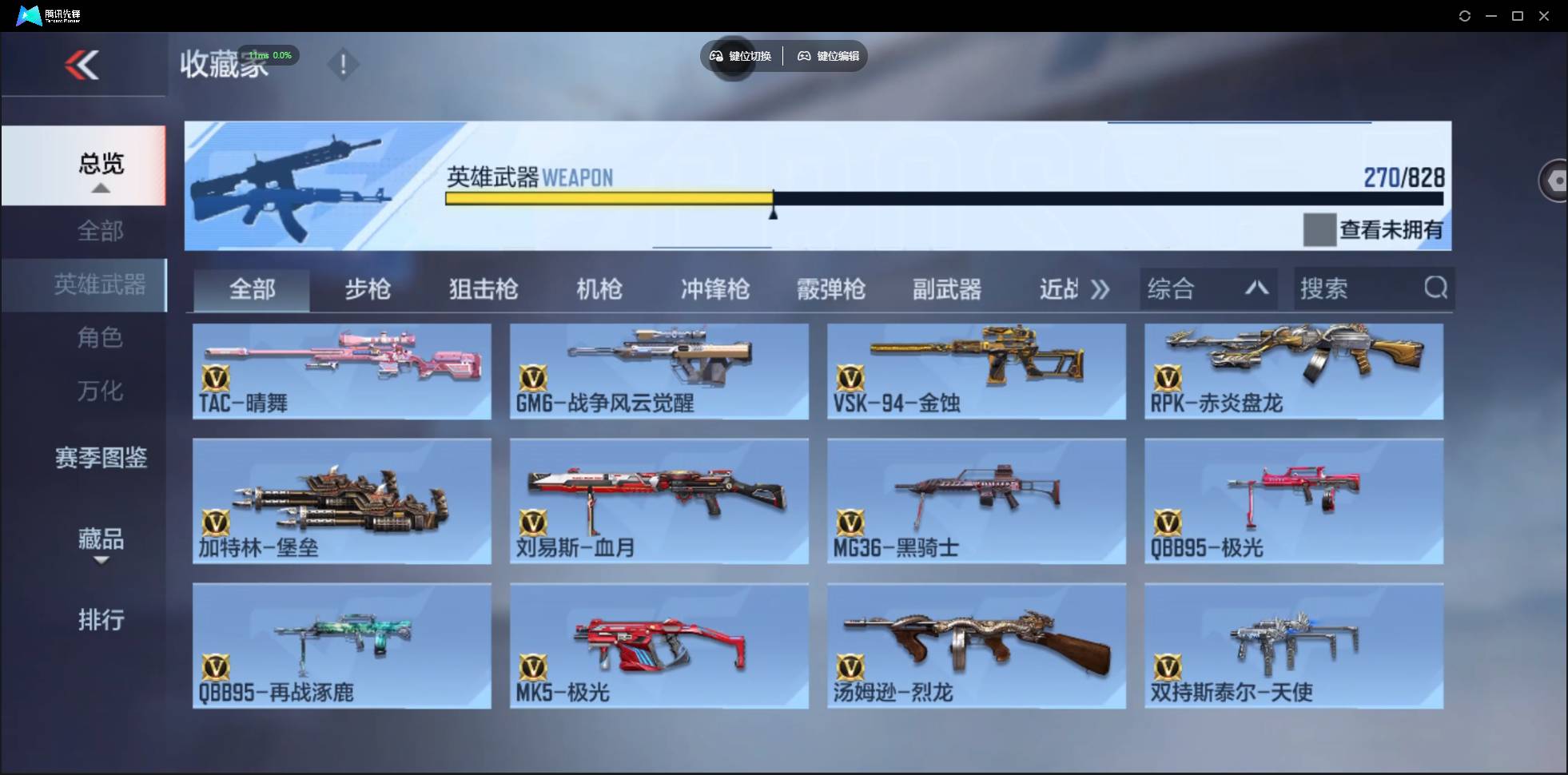The image size is (1568, 775).
Task: Click the Tencent Pioneer logo
Action: click(29, 14)
